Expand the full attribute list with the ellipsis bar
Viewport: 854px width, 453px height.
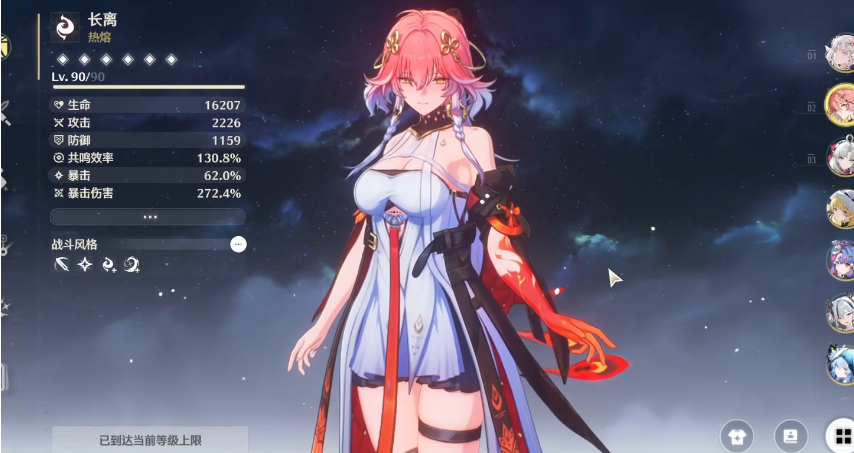pos(148,216)
